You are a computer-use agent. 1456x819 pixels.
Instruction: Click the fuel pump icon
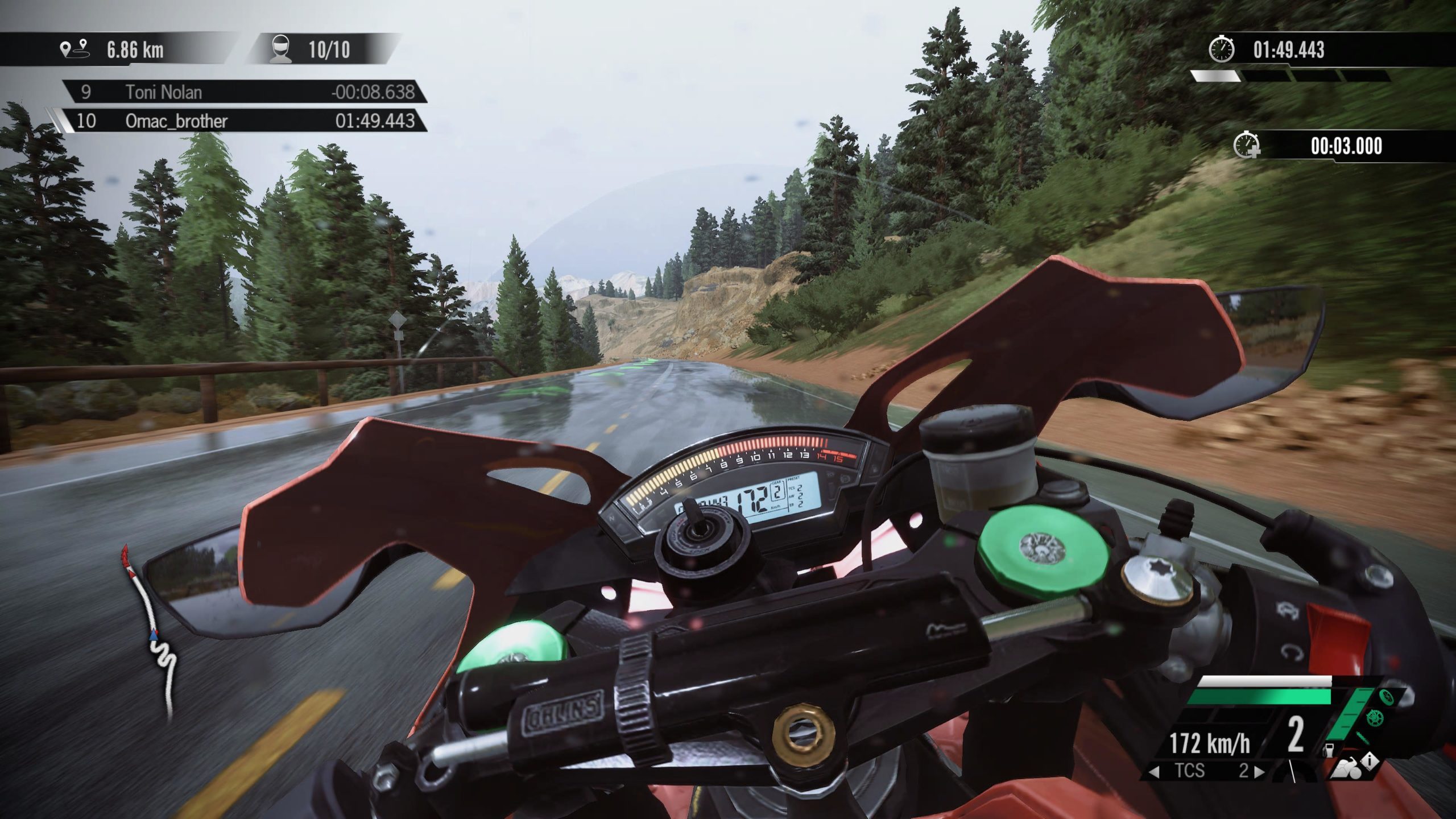(1330, 750)
